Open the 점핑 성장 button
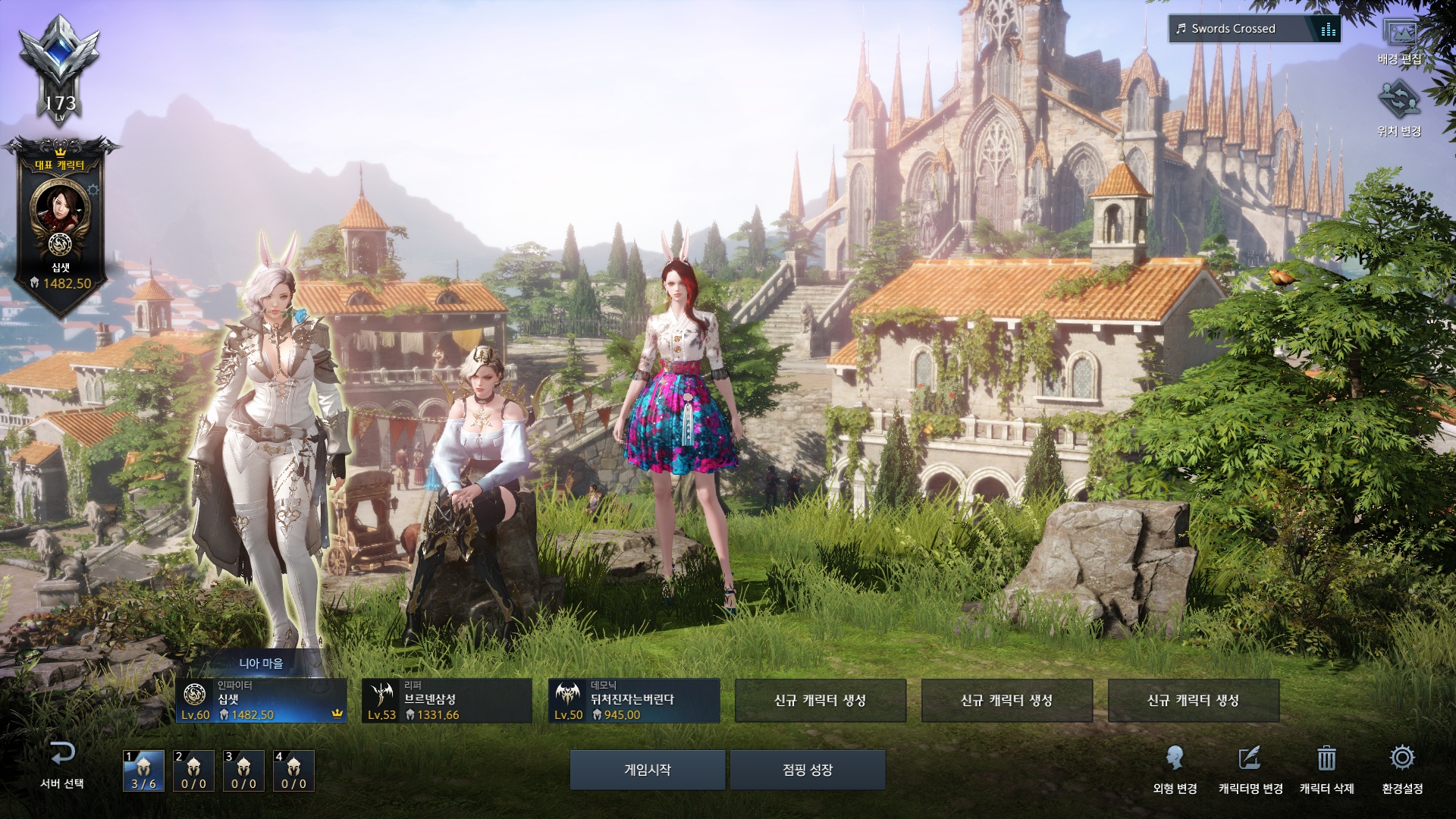 (x=808, y=770)
